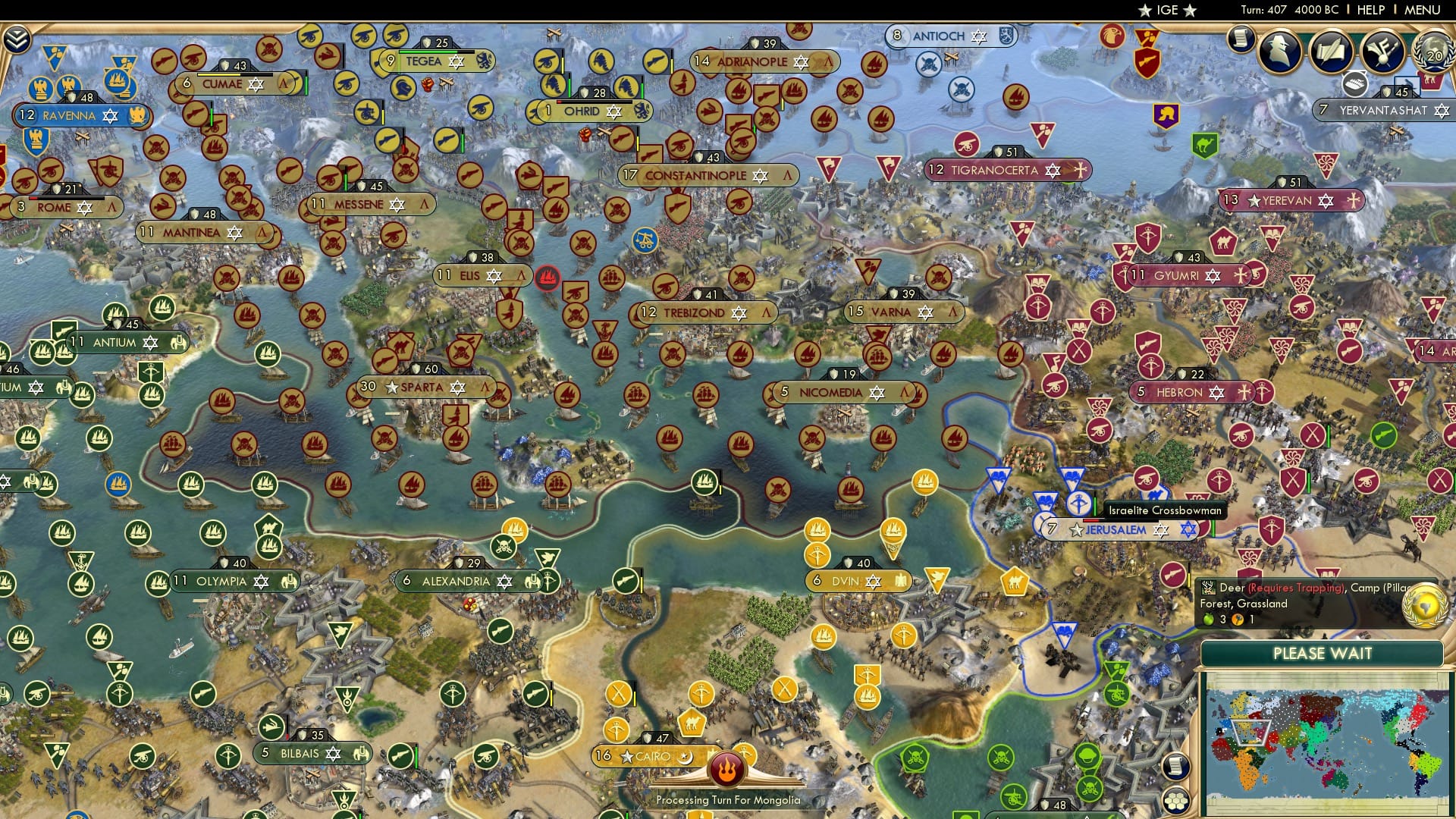Toggle the IGE editor in the top bar
Image resolution: width=1456 pixels, height=819 pixels.
(x=1166, y=11)
